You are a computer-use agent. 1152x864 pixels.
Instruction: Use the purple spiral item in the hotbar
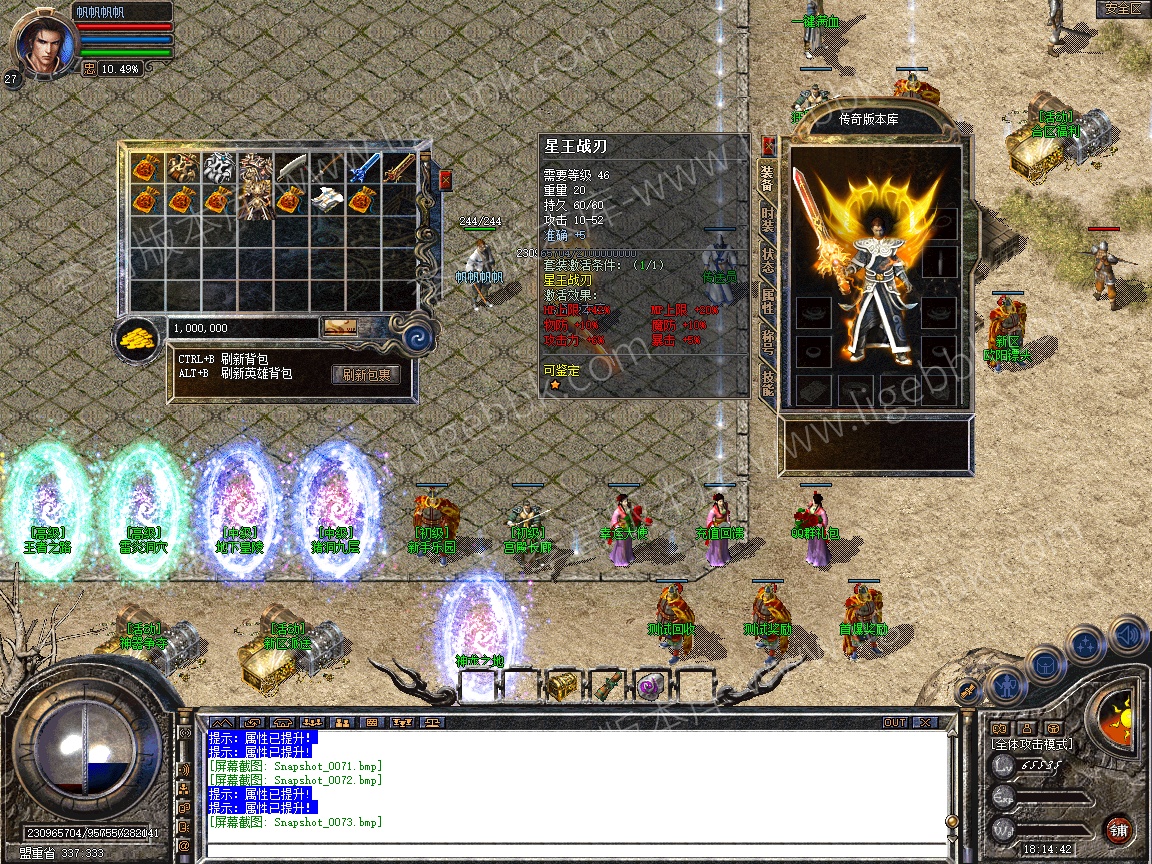[x=649, y=686]
